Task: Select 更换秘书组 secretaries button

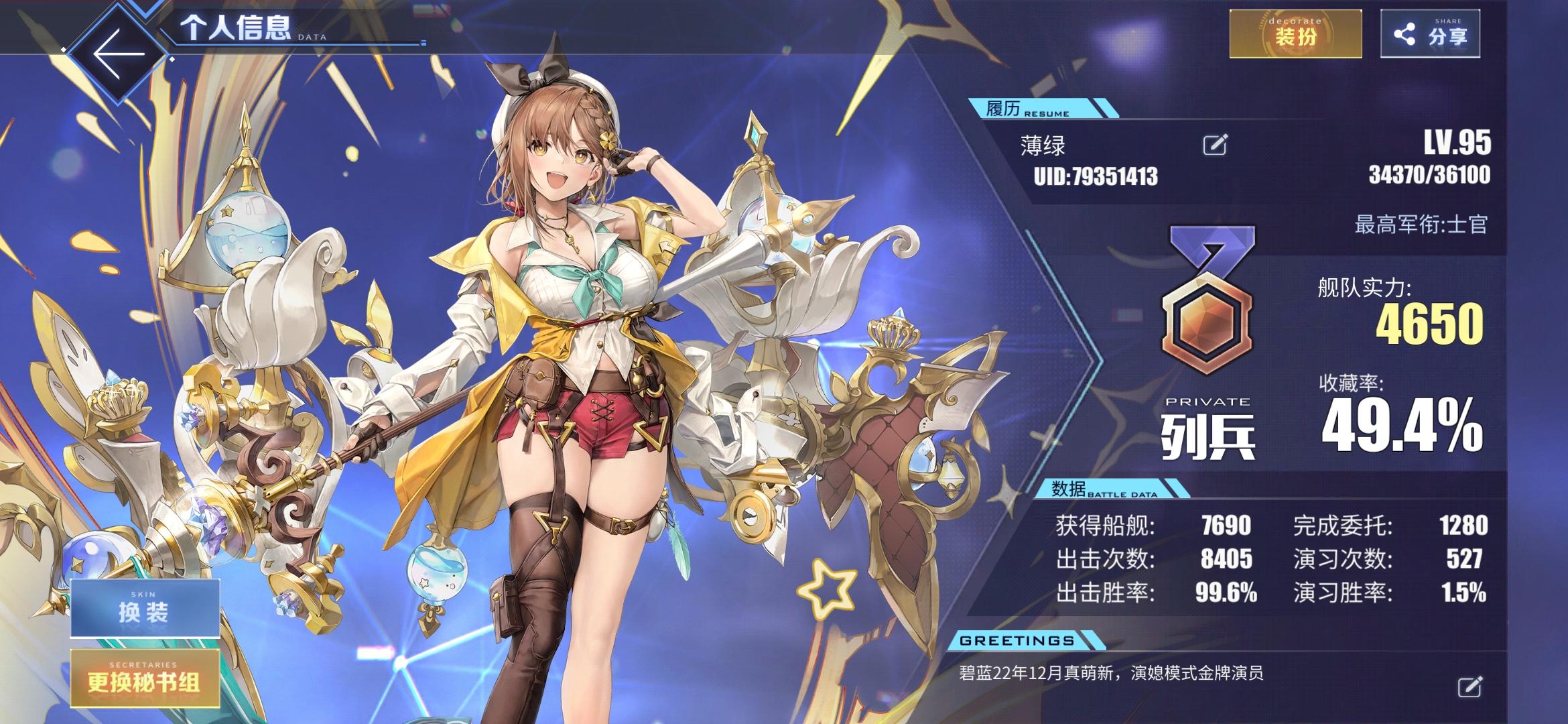Action: coord(145,679)
